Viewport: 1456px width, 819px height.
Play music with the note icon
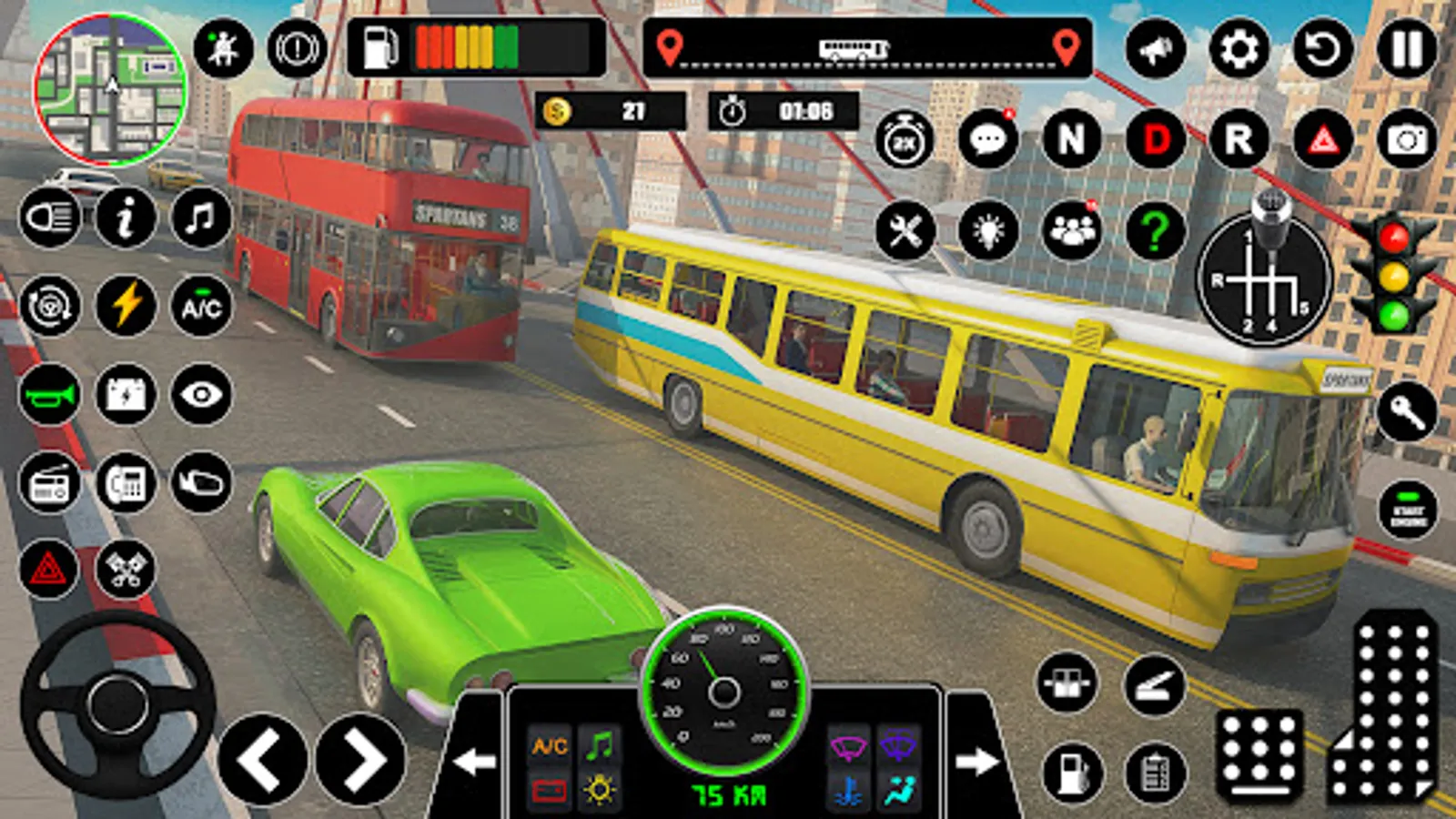pos(201,218)
